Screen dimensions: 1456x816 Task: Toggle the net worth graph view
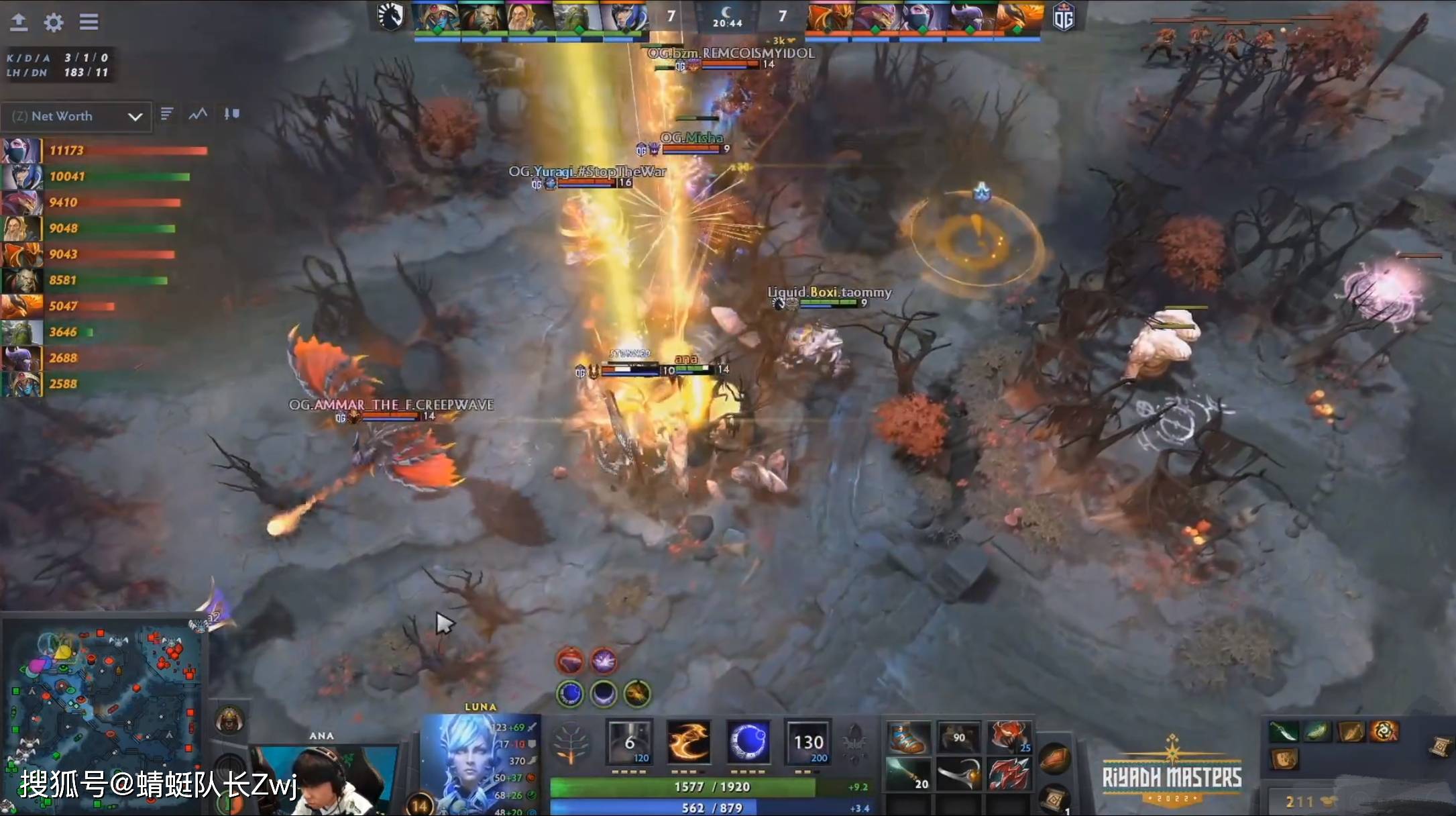coord(197,114)
